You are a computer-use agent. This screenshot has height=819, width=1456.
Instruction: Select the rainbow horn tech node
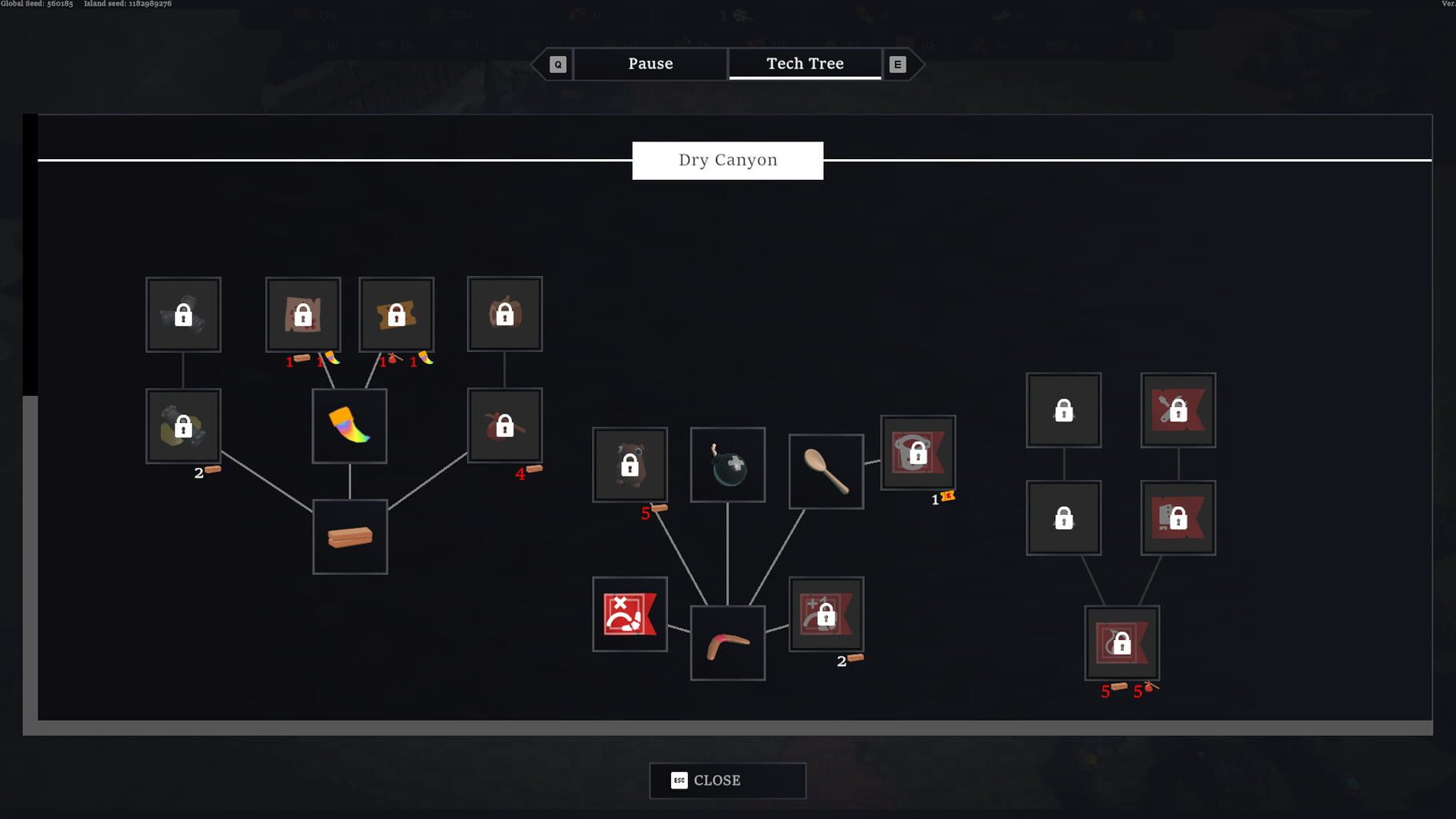click(x=349, y=425)
